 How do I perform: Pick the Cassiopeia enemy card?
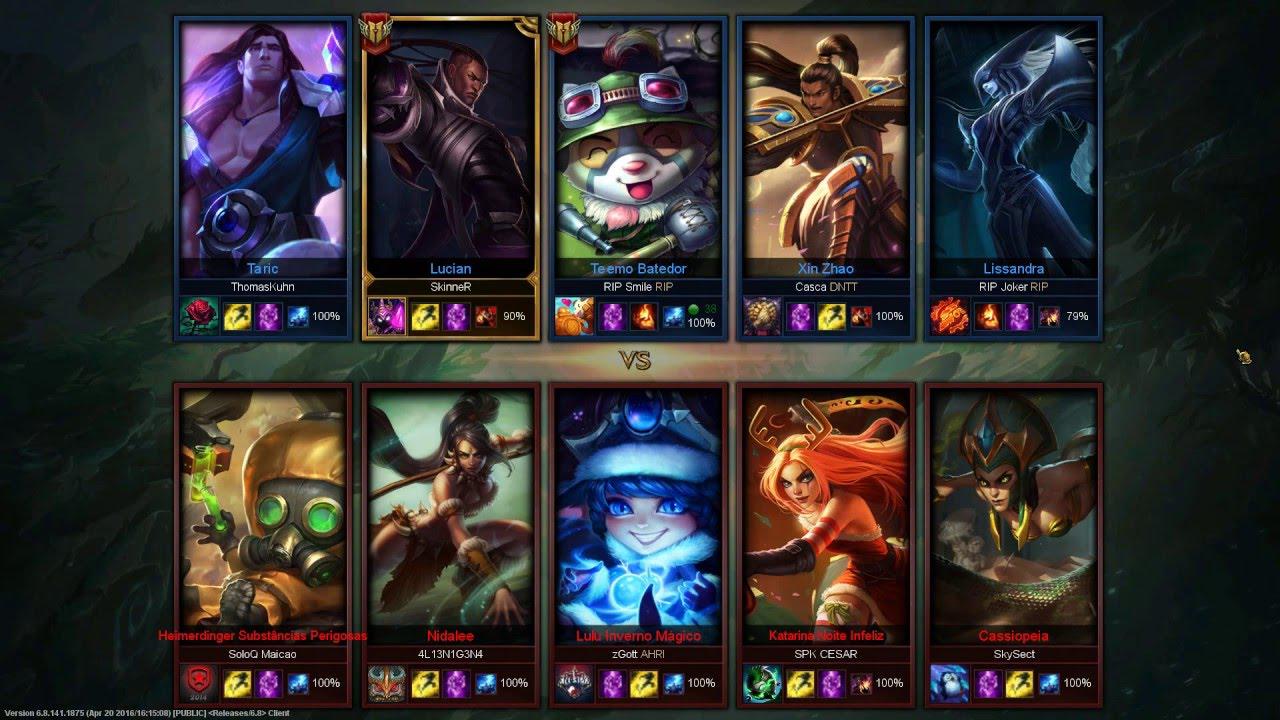pos(1014,510)
